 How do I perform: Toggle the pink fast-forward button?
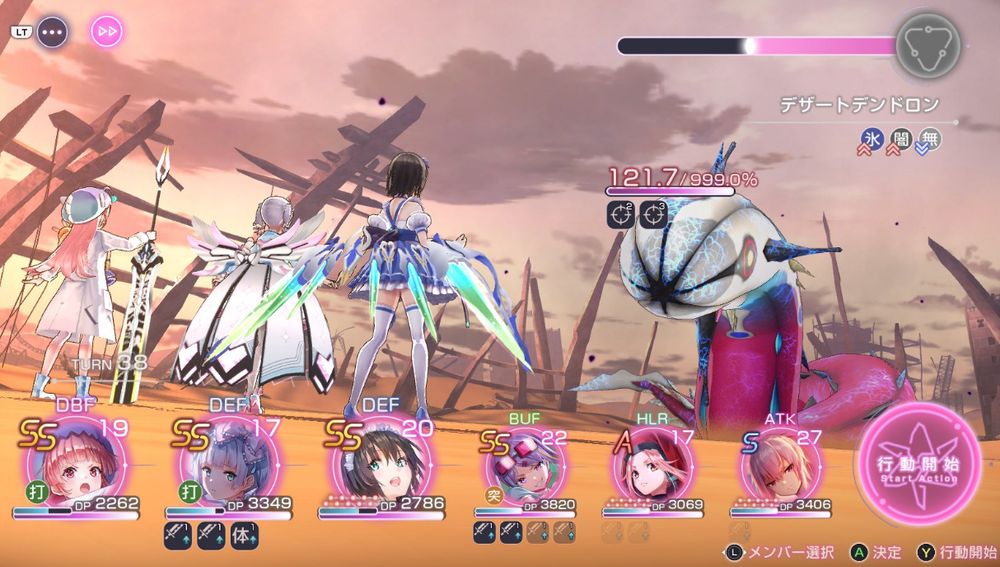(x=107, y=31)
